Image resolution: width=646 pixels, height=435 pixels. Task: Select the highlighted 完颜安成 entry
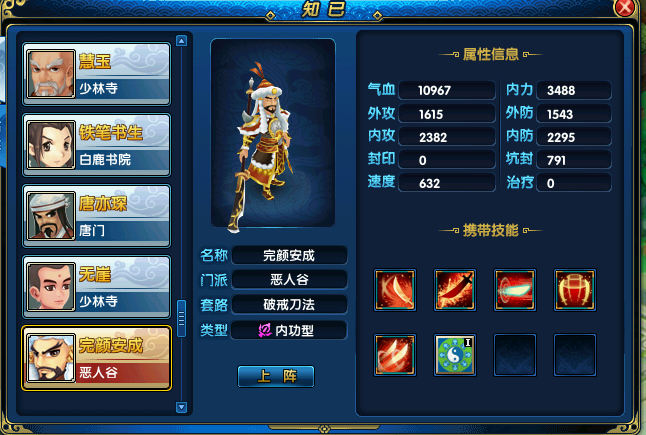pyautogui.click(x=96, y=358)
